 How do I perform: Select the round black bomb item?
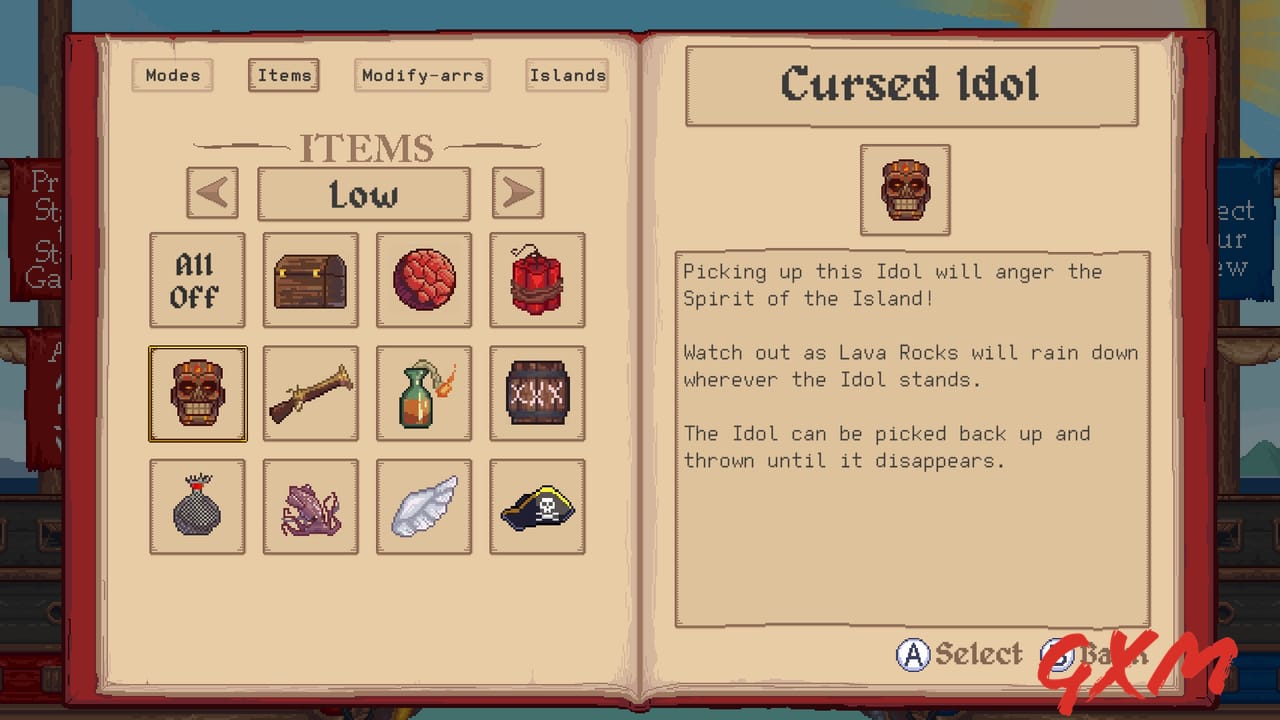(x=197, y=507)
